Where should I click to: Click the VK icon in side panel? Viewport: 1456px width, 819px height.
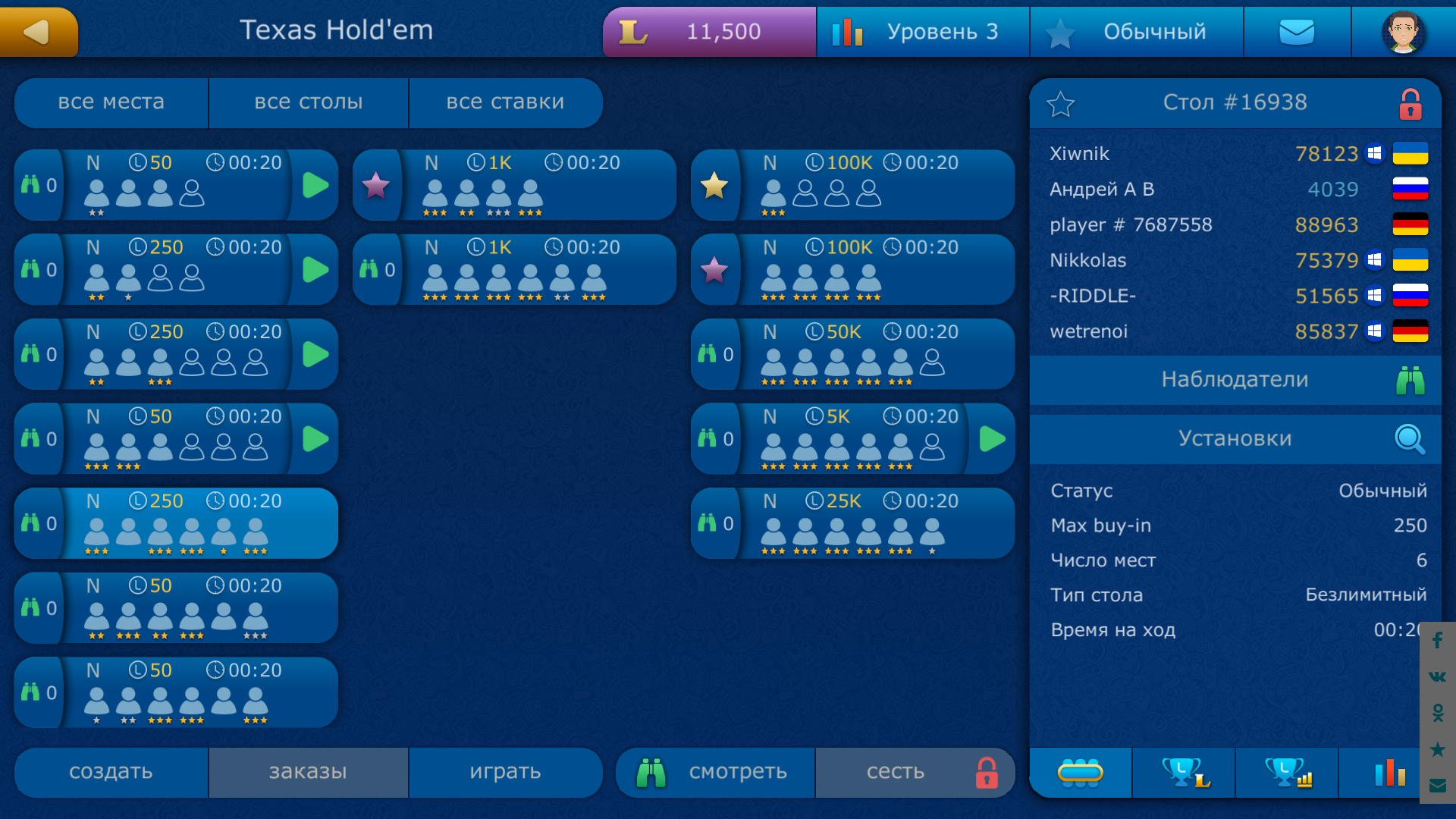(x=1437, y=677)
